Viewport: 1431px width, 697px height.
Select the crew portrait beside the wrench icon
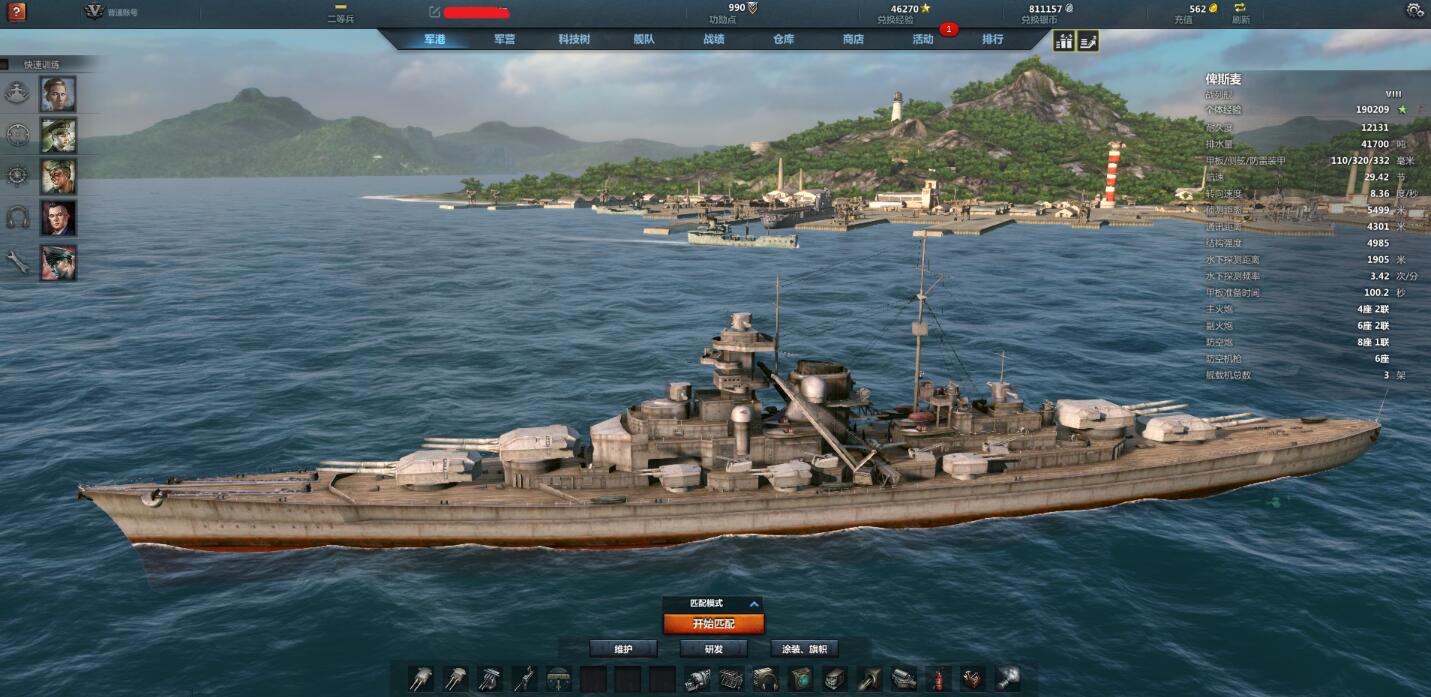pyautogui.click(x=58, y=262)
